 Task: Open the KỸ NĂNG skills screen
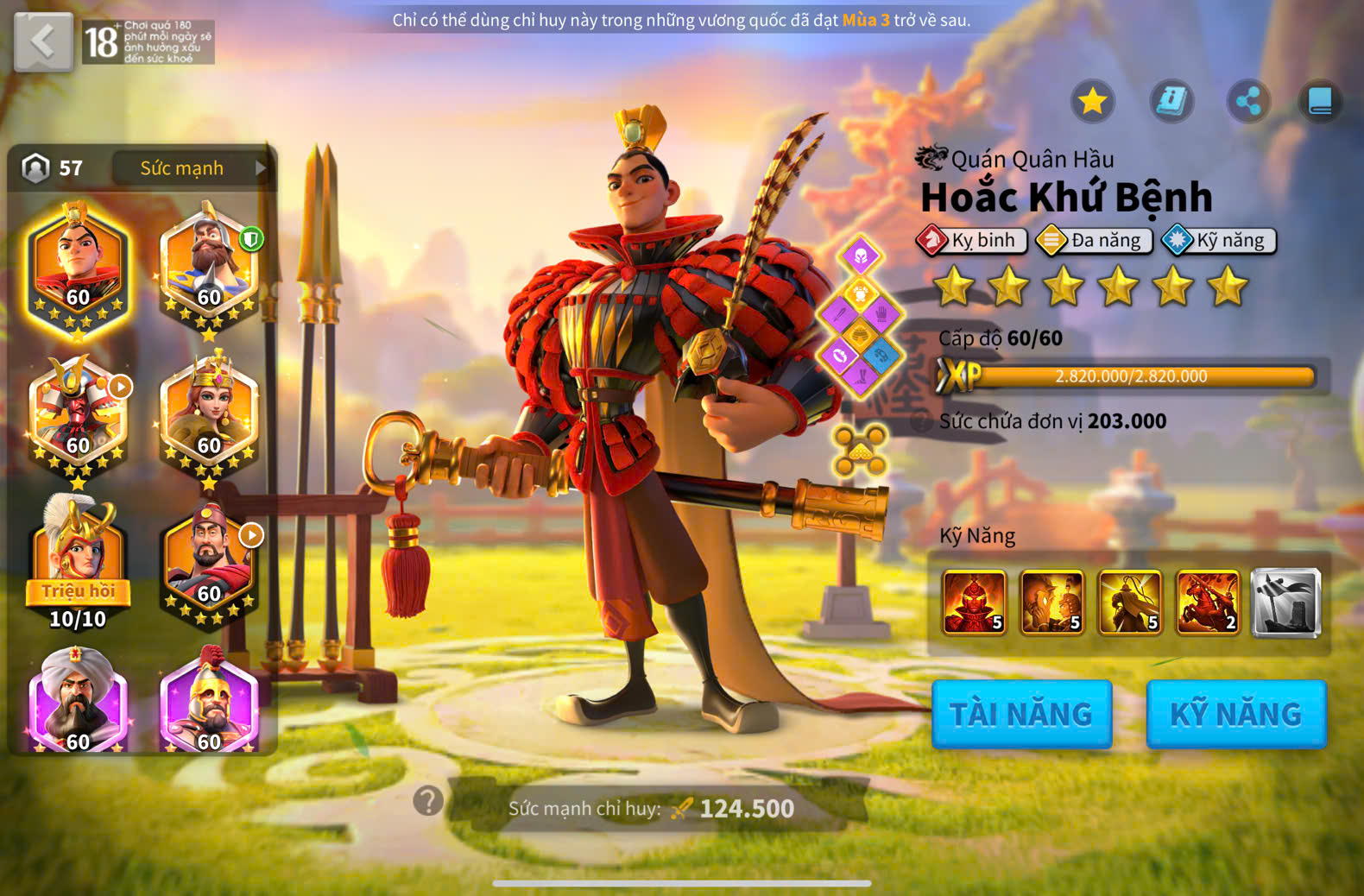[x=1235, y=714]
